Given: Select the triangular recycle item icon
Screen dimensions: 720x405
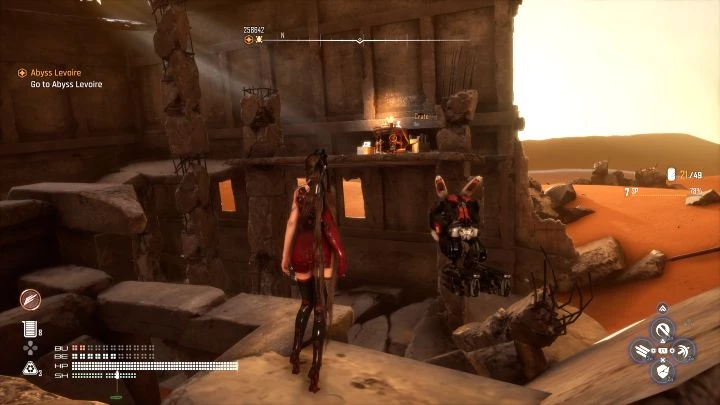Looking at the screenshot, I should pos(29,369).
